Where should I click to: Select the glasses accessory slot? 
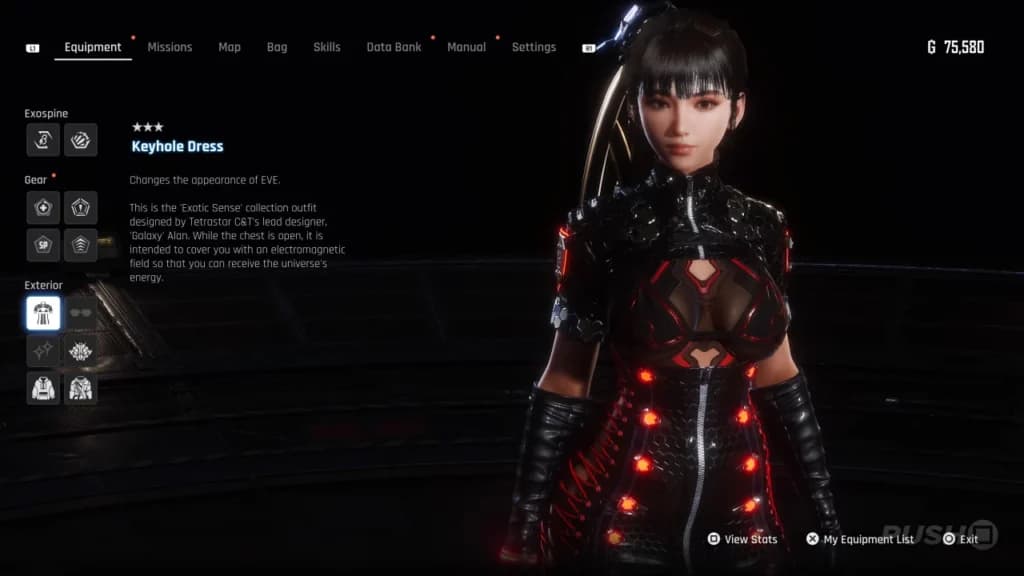(81, 313)
